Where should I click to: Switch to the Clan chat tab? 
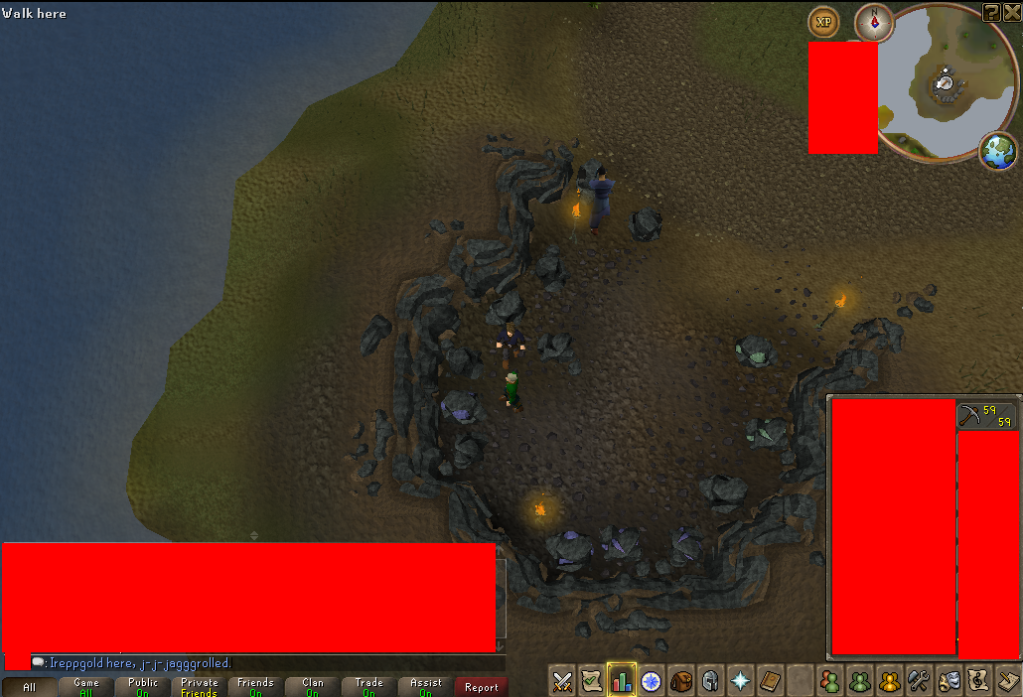(x=313, y=687)
